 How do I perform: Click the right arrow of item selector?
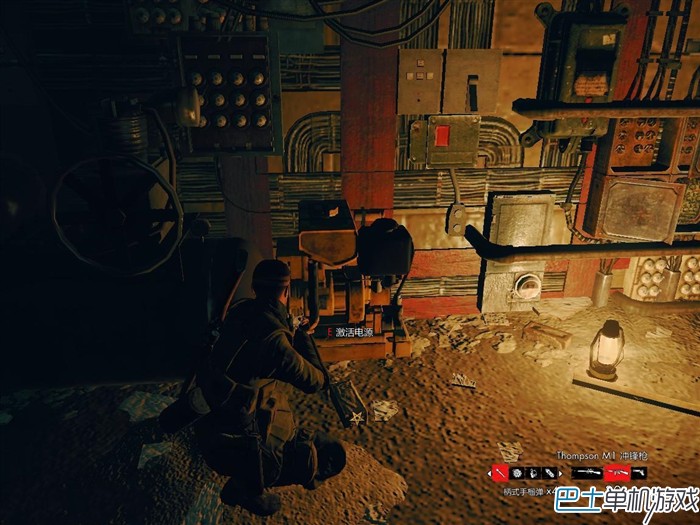560,473
